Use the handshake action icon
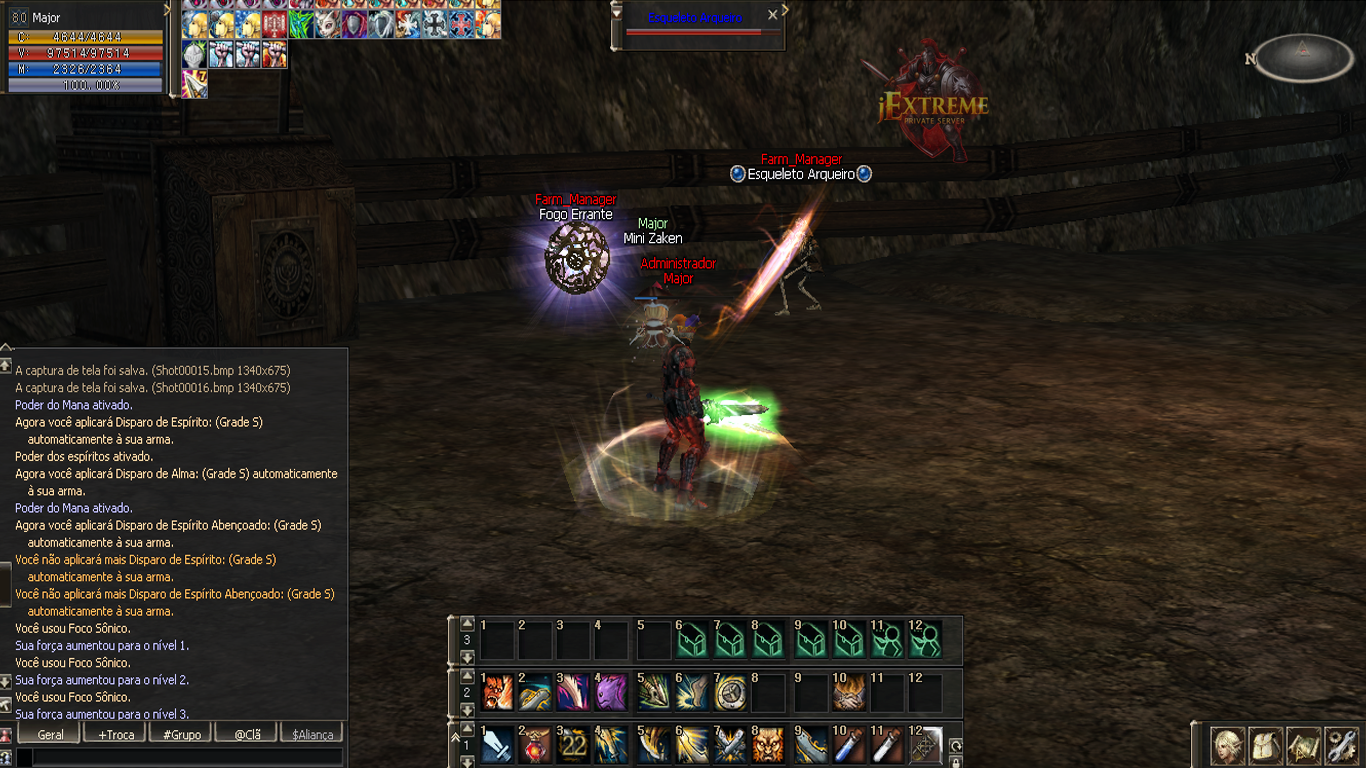Viewport: 1366px width, 768px height. pos(847,691)
